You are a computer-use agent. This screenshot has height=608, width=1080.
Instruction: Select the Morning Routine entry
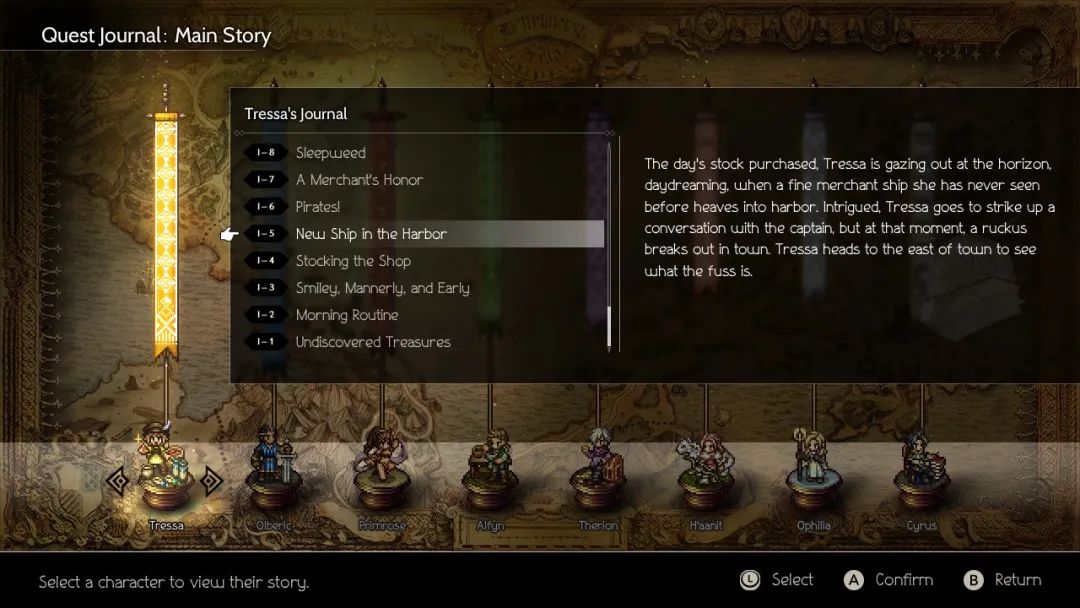tap(347, 315)
